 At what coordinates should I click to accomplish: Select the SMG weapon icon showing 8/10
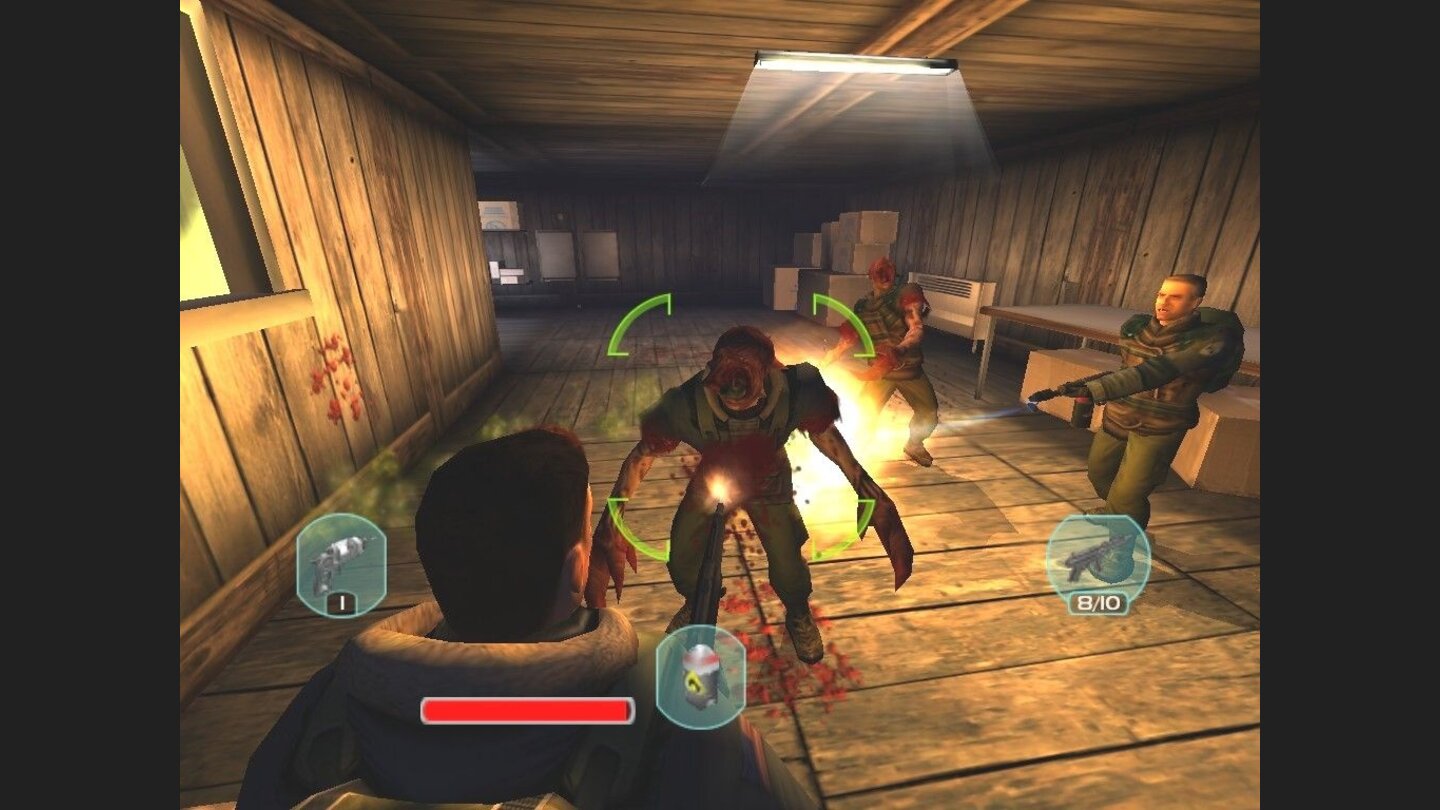tap(1100, 555)
